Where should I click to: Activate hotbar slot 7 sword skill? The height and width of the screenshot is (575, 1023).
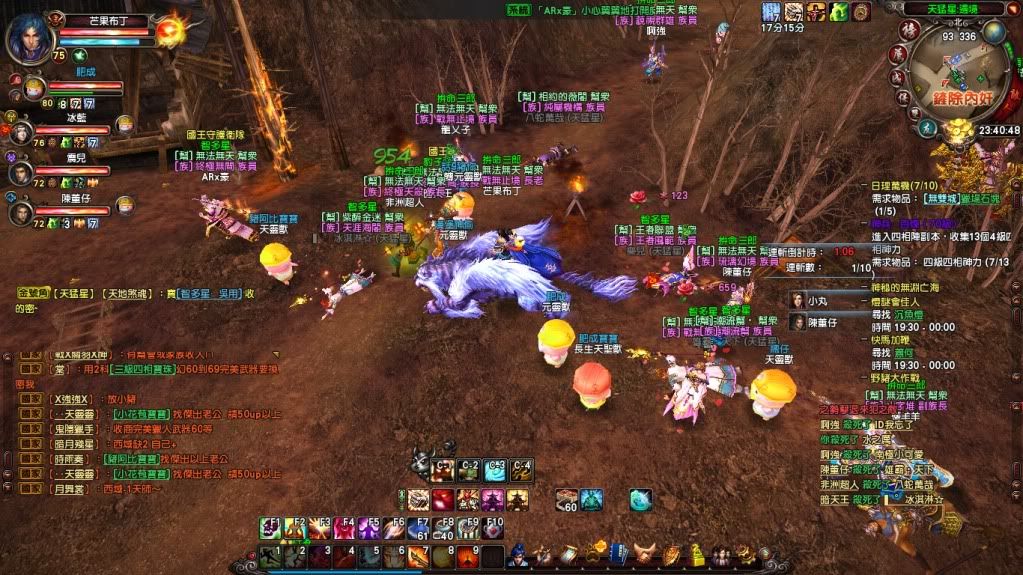pyautogui.click(x=418, y=556)
